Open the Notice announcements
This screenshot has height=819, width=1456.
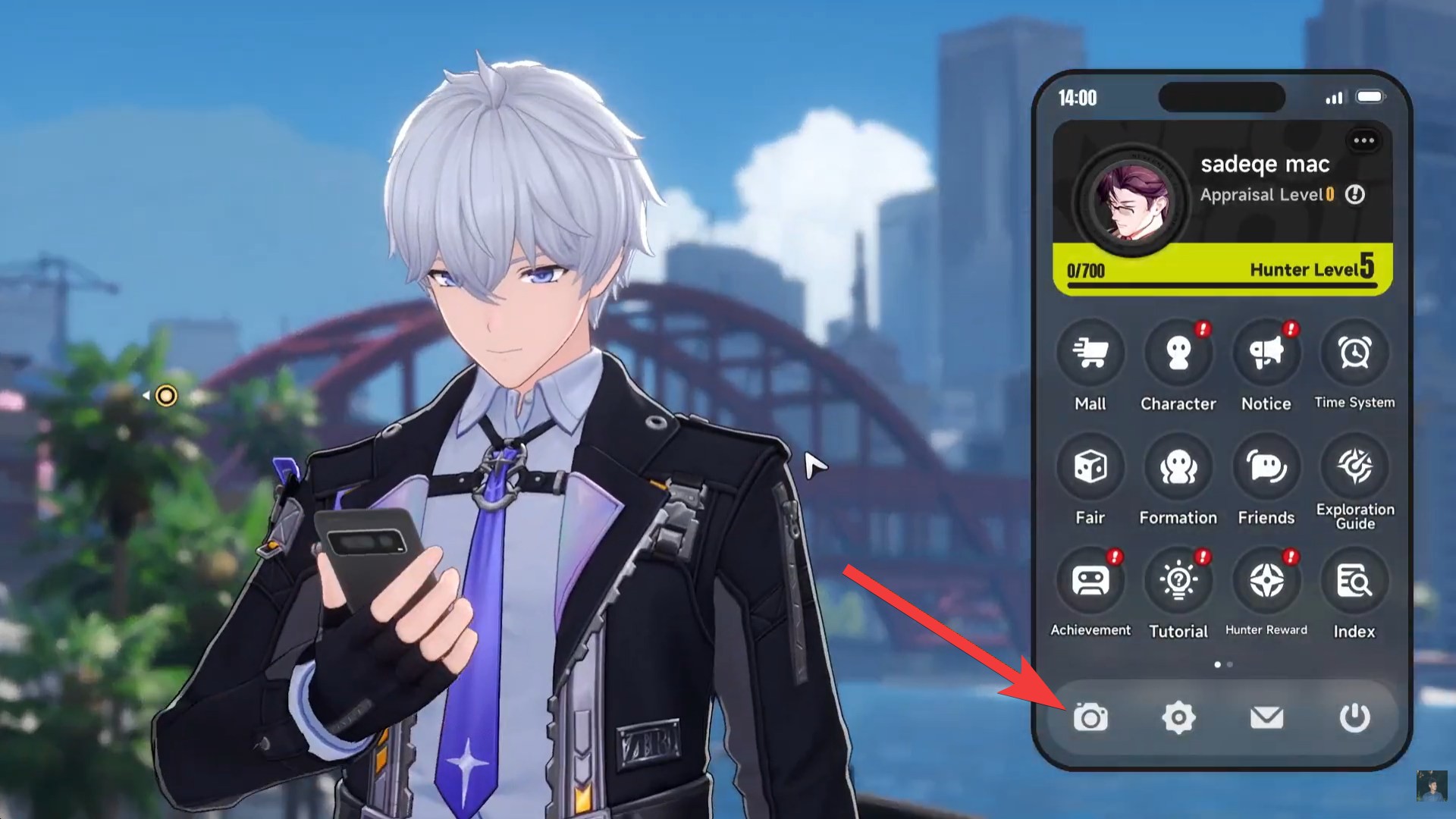point(1265,351)
